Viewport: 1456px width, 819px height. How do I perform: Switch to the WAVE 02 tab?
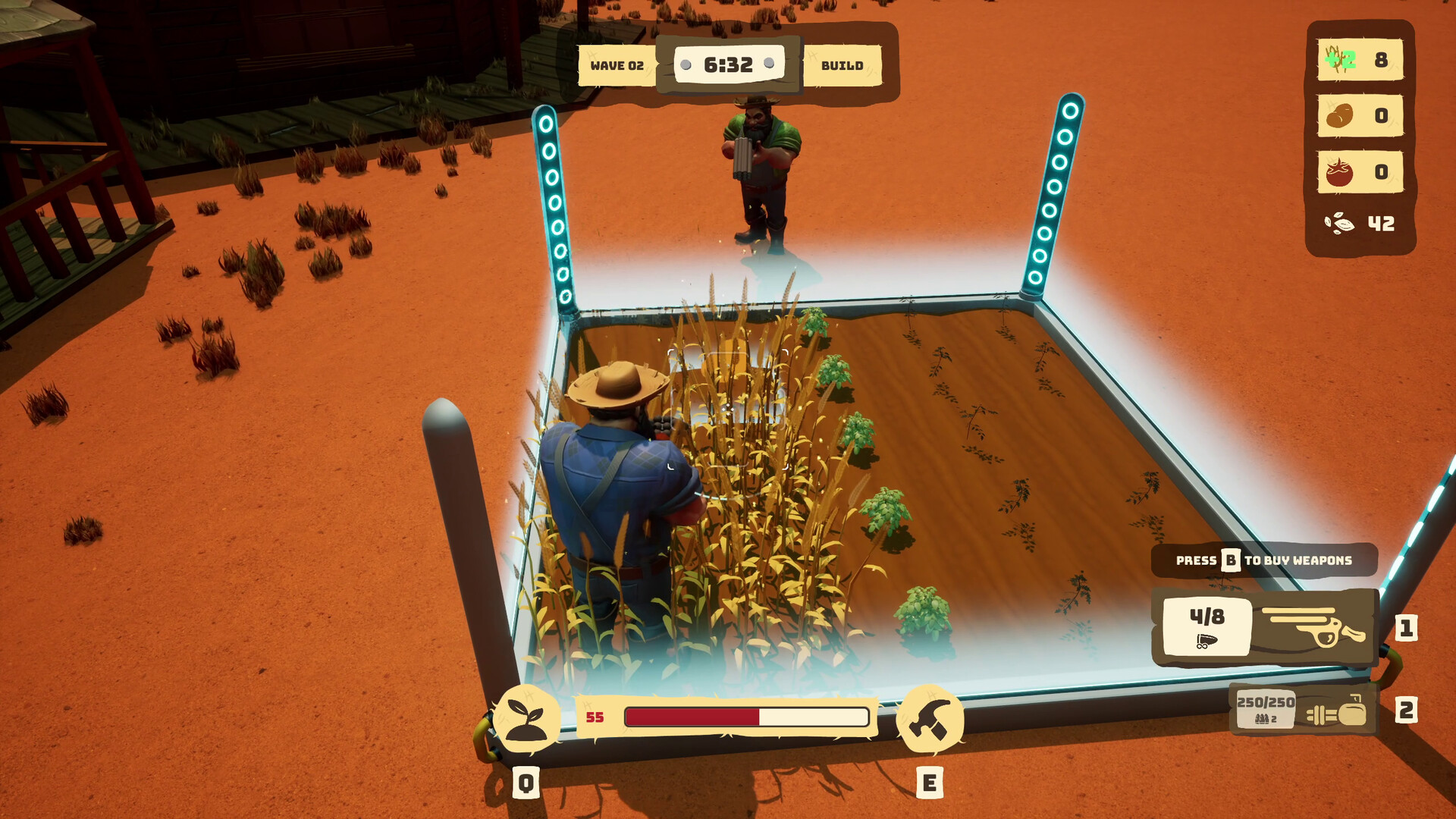tap(616, 66)
